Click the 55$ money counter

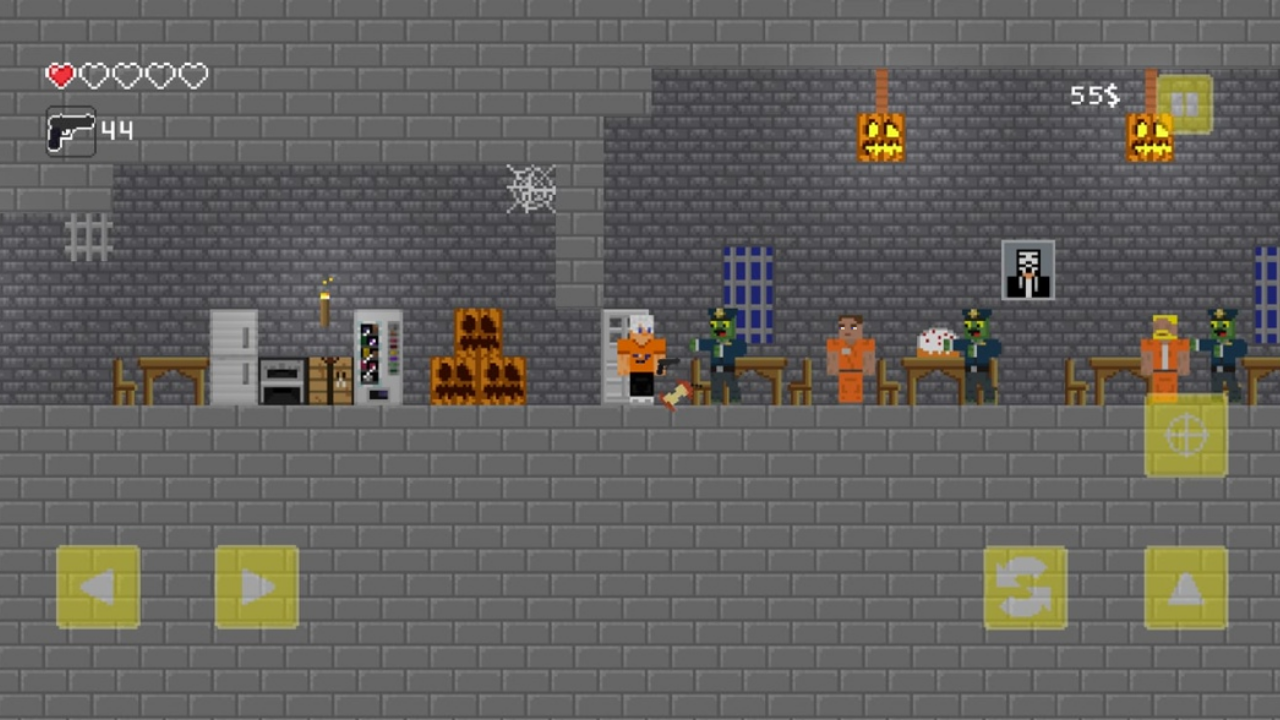click(1094, 96)
